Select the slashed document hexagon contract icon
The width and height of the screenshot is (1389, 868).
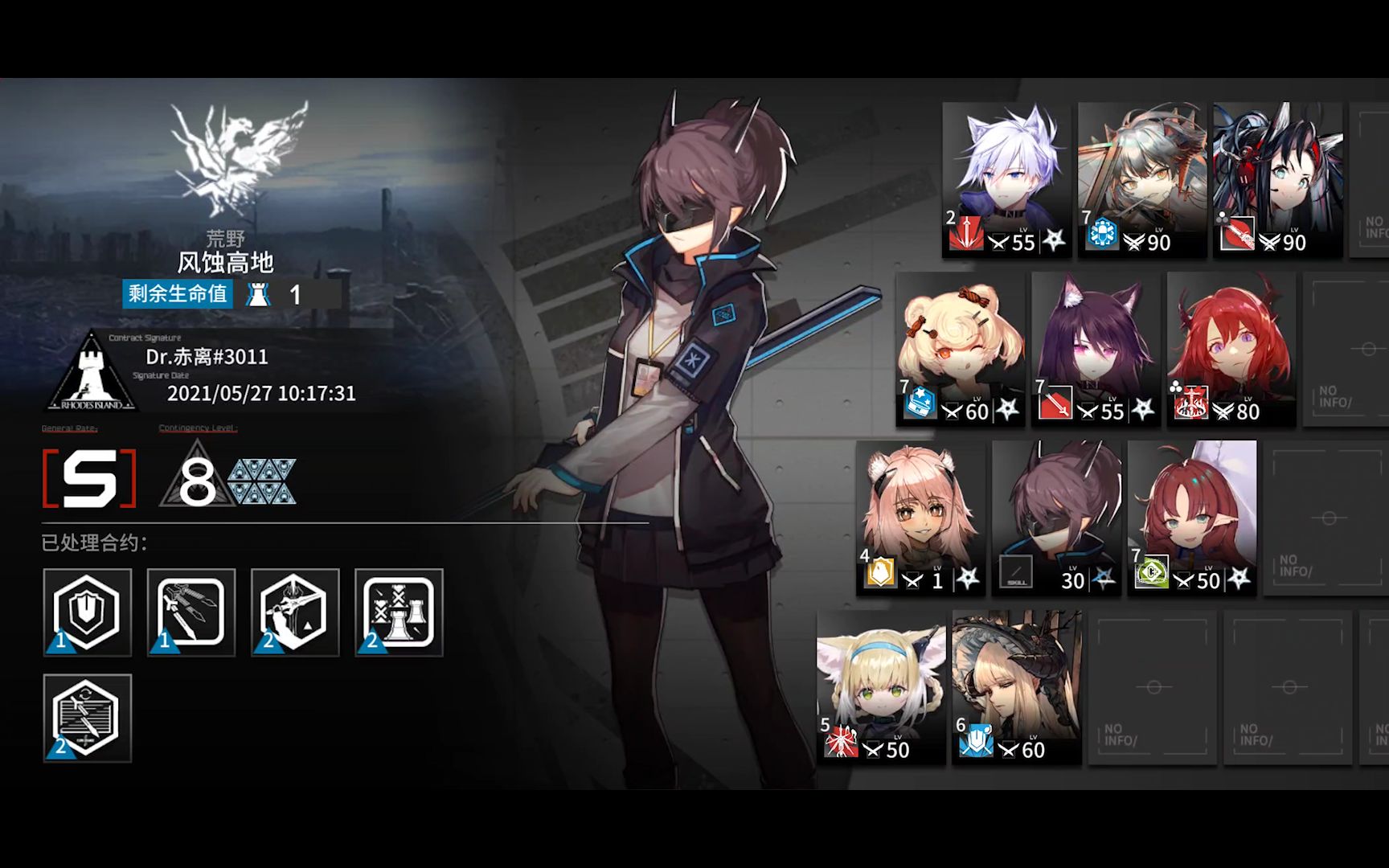click(87, 718)
